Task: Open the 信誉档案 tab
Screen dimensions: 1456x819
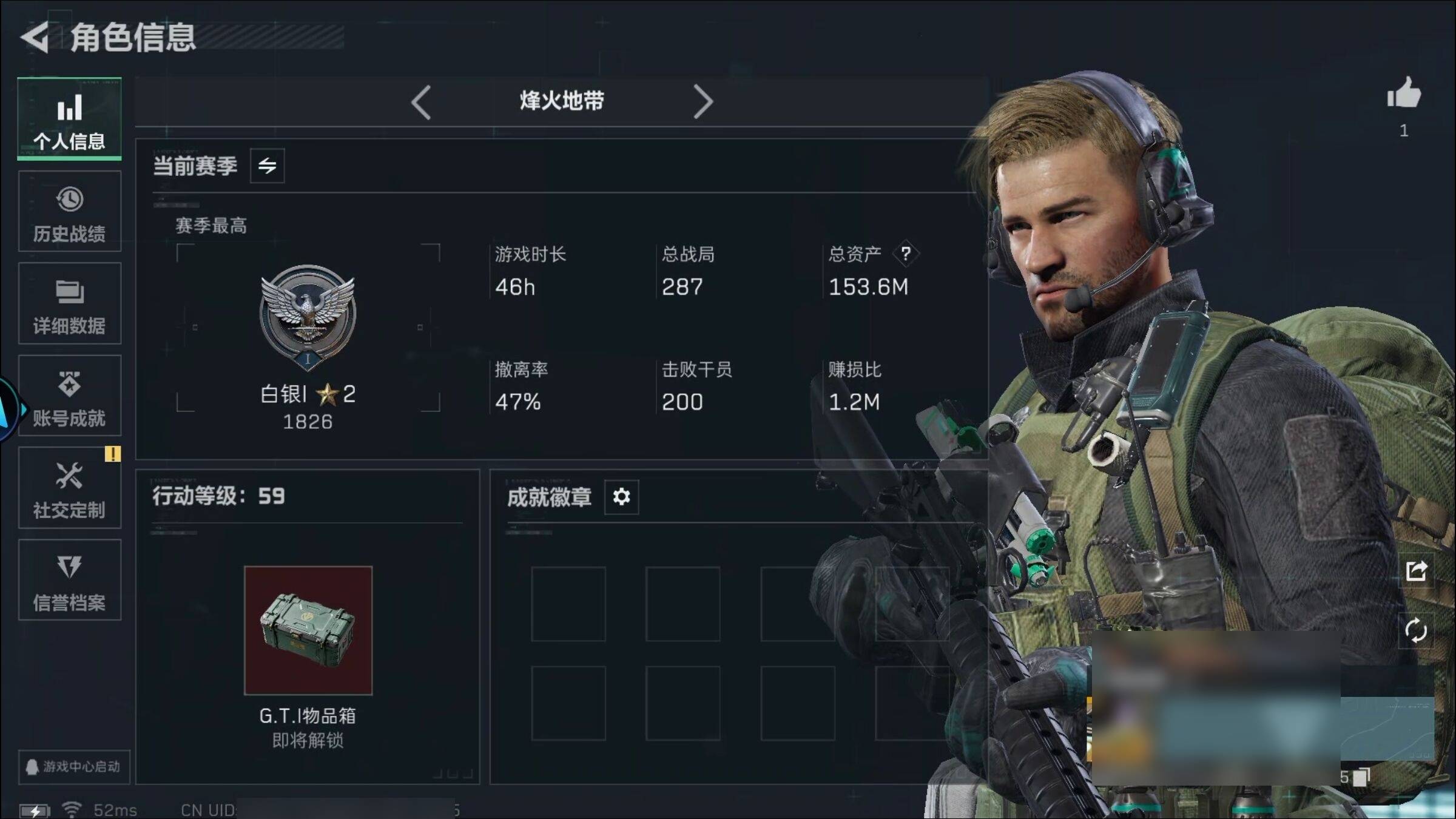Action: point(69,581)
